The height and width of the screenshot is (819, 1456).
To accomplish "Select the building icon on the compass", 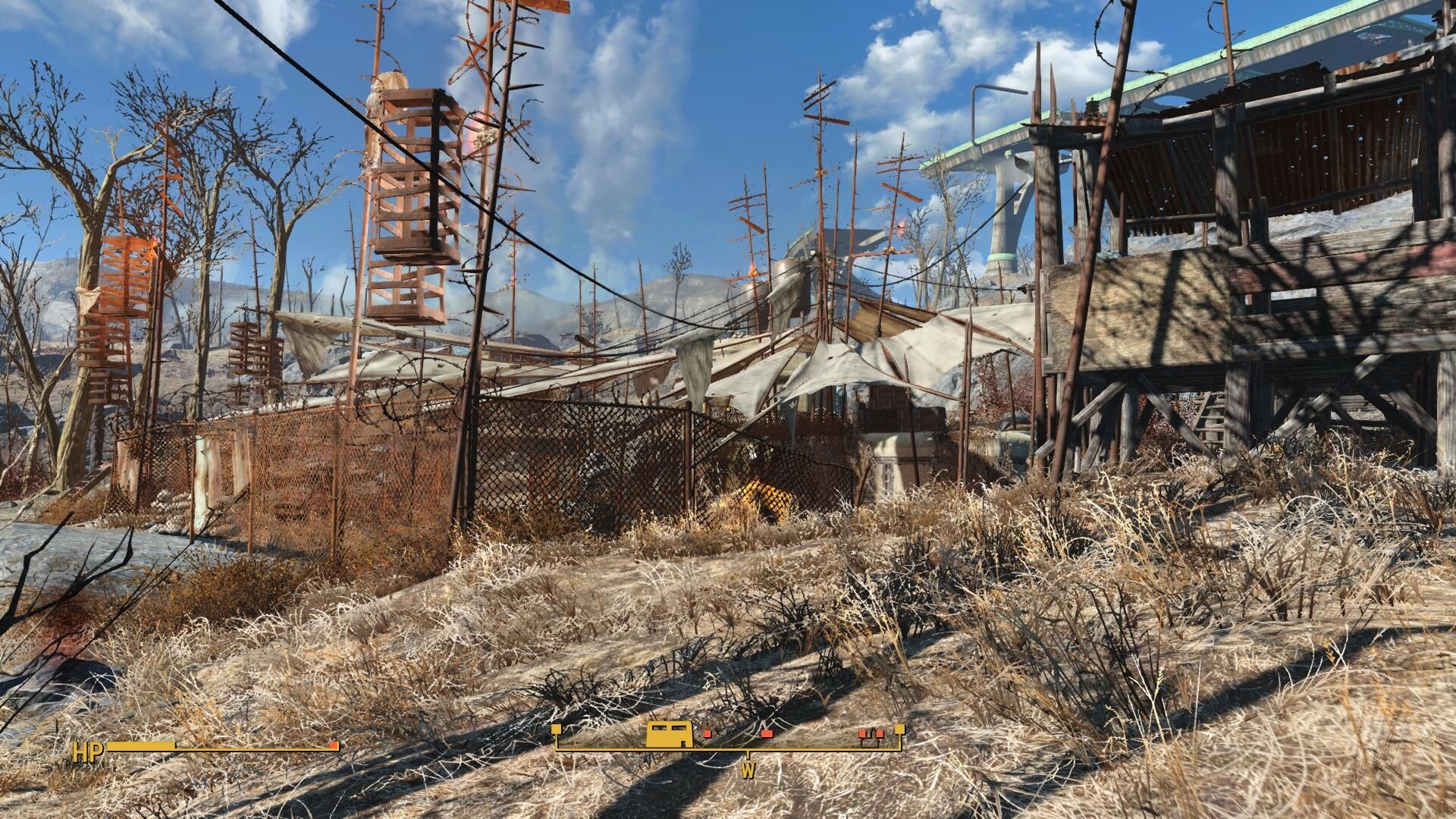I will tap(670, 735).
